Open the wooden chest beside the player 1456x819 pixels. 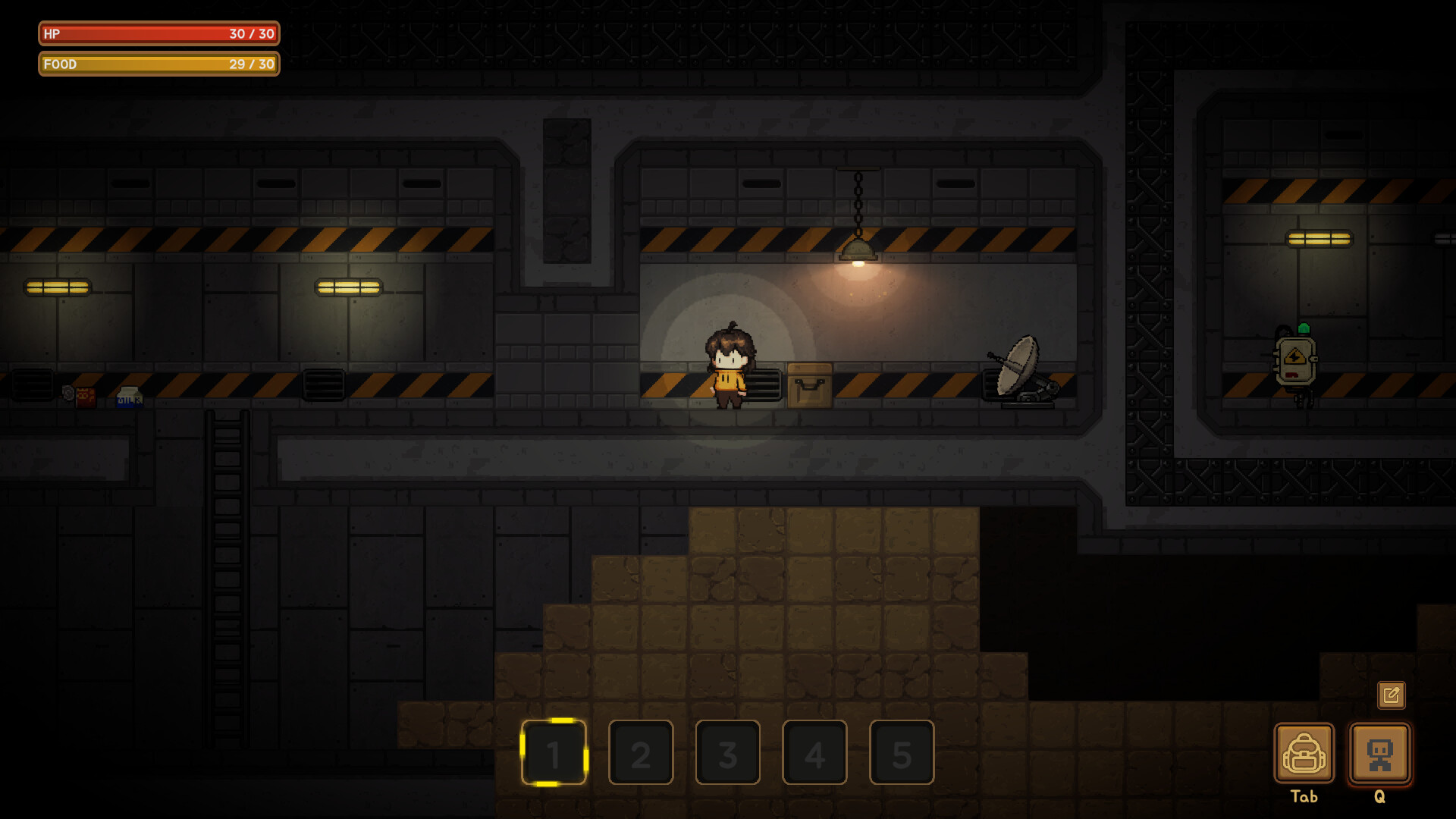808,387
